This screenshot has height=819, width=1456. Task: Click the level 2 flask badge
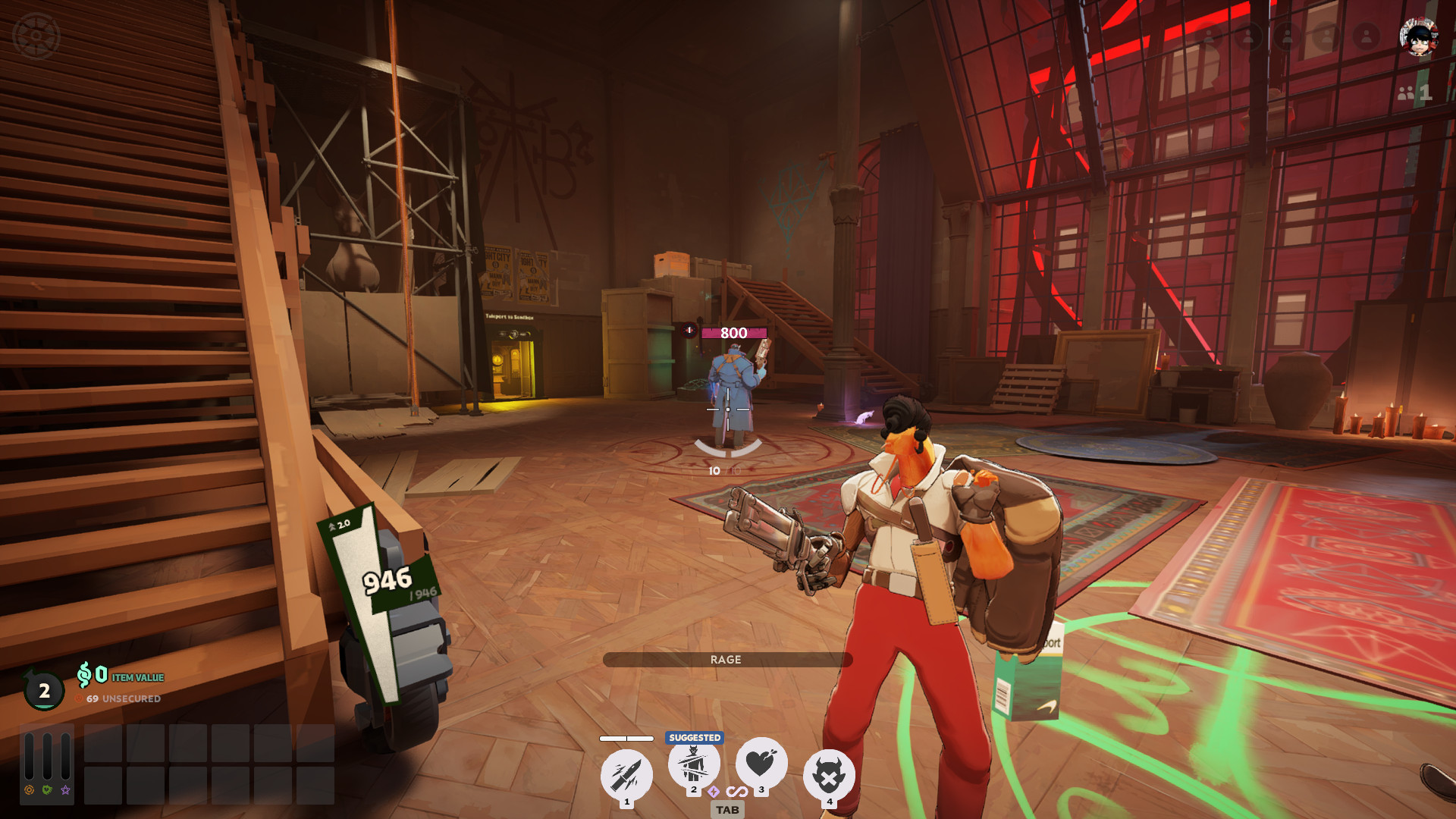pos(44,690)
